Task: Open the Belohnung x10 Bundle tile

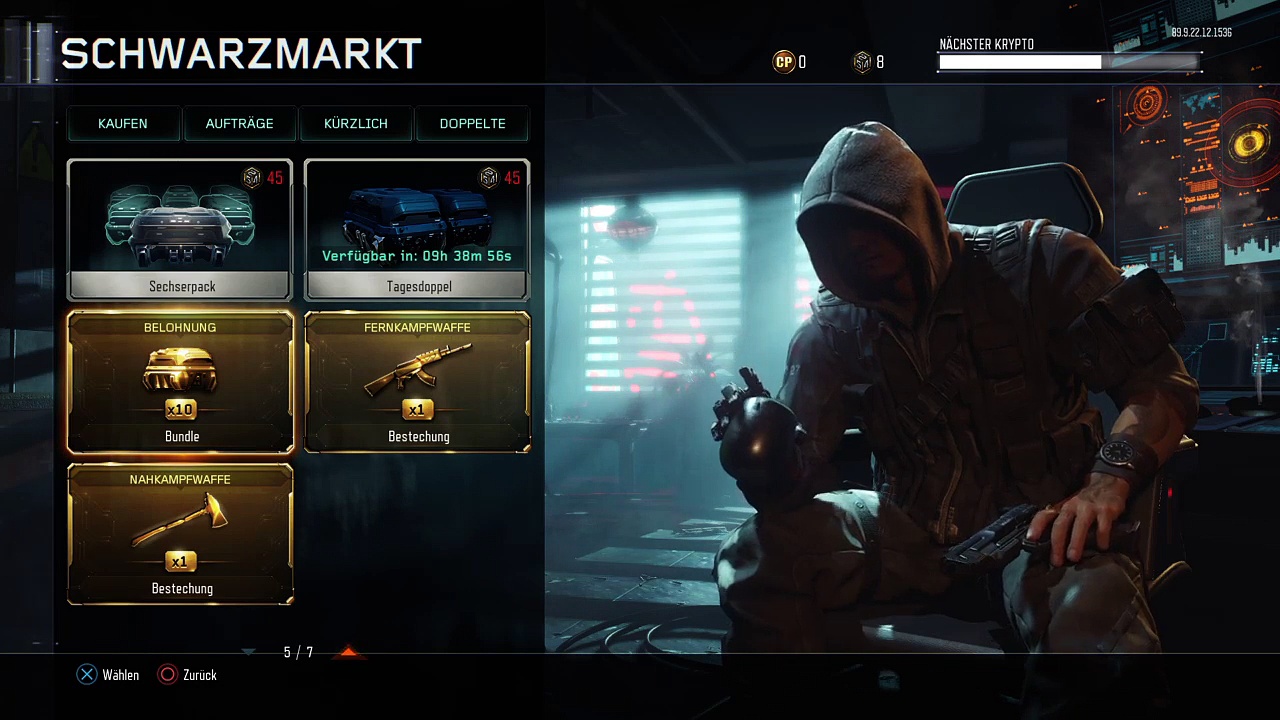Action: click(180, 382)
